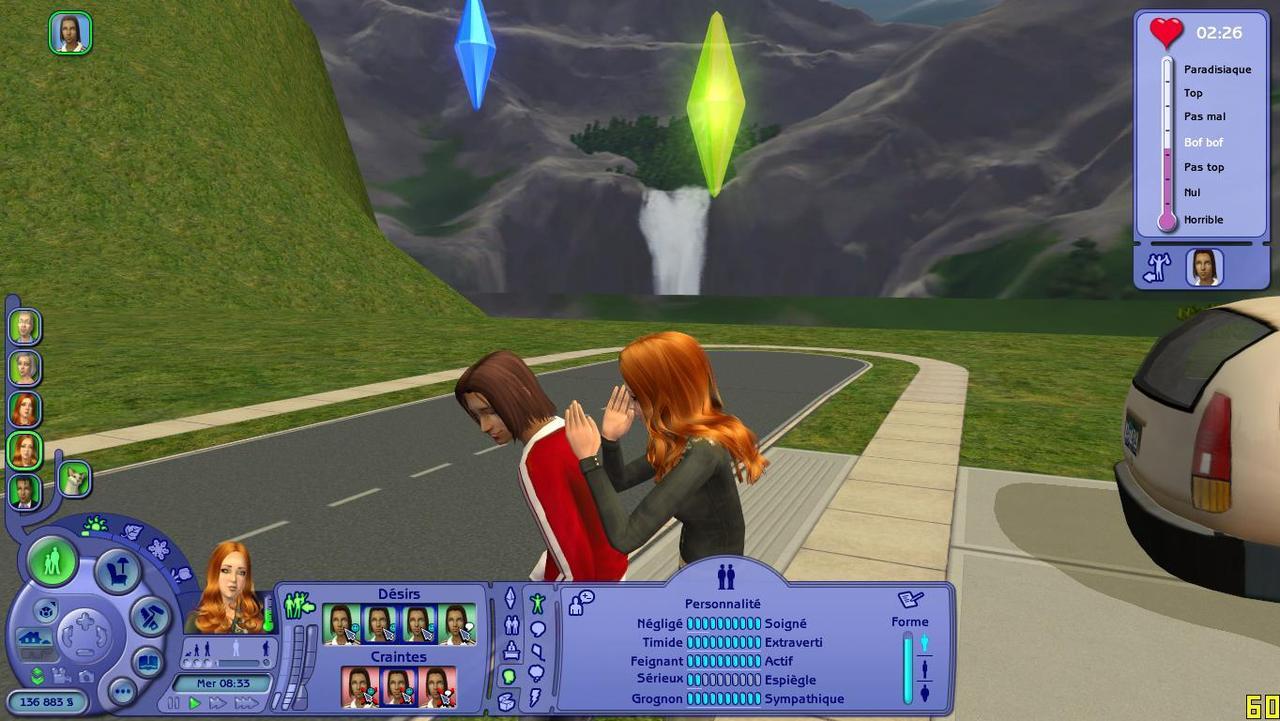Viewport: 1280px width, 721px height.
Task: Click the date partner portrait in meter
Action: pos(1205,267)
